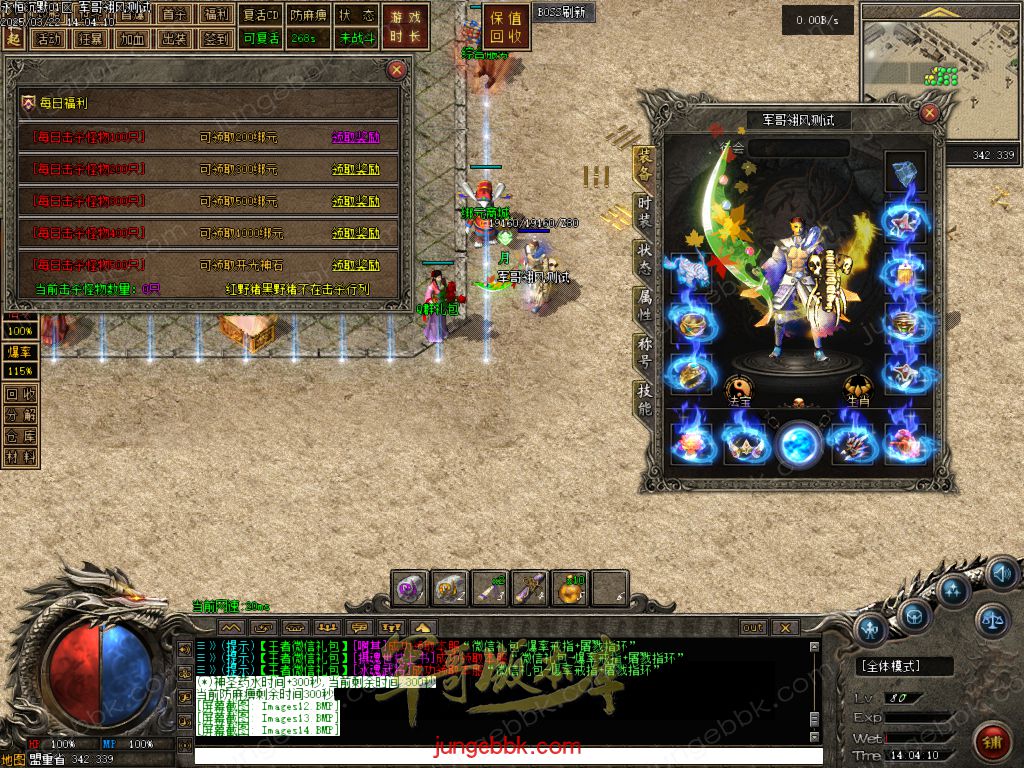Open the 仓库 warehouse button

point(21,436)
